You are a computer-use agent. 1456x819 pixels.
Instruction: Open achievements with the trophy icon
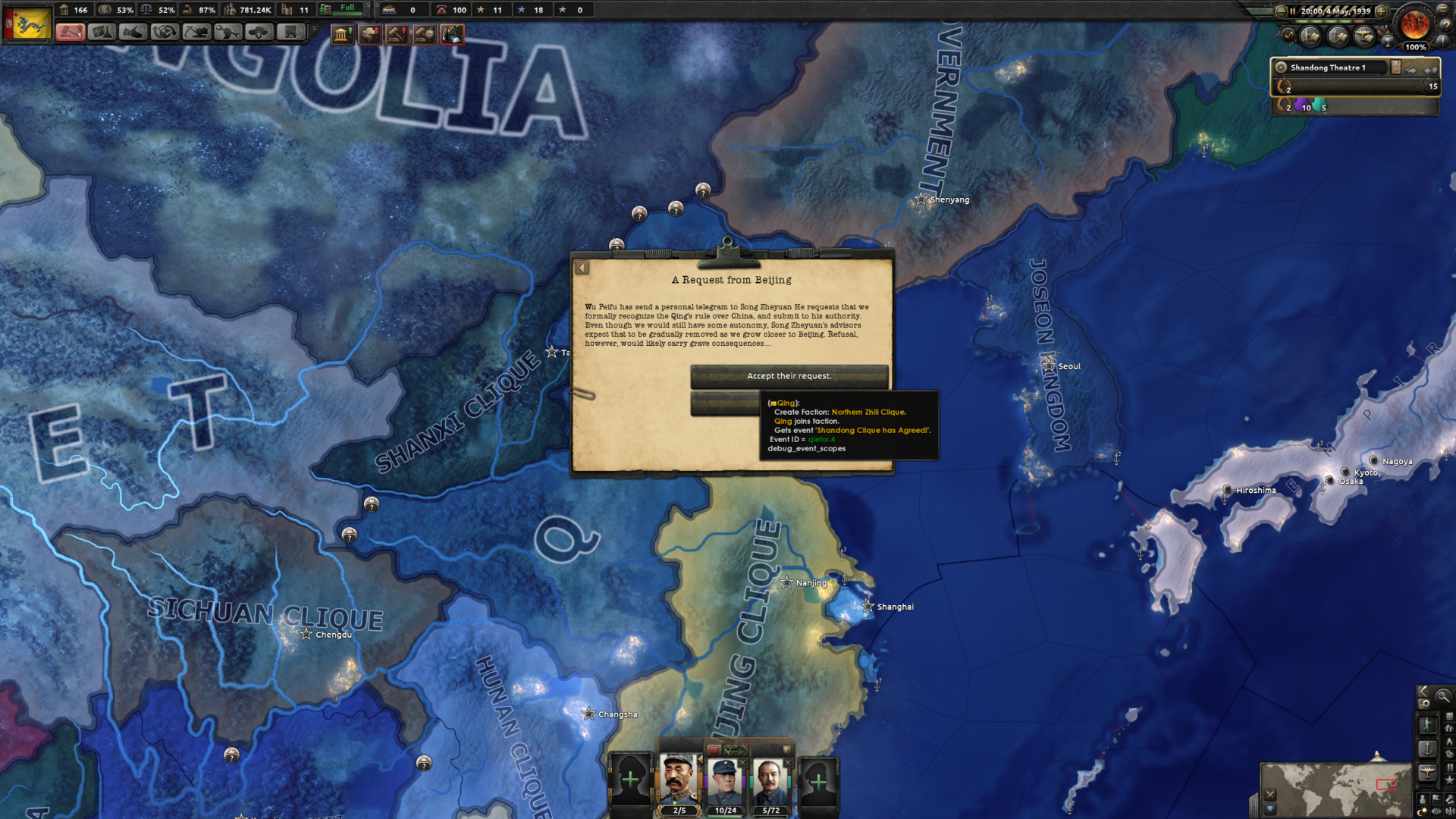(x=1389, y=42)
